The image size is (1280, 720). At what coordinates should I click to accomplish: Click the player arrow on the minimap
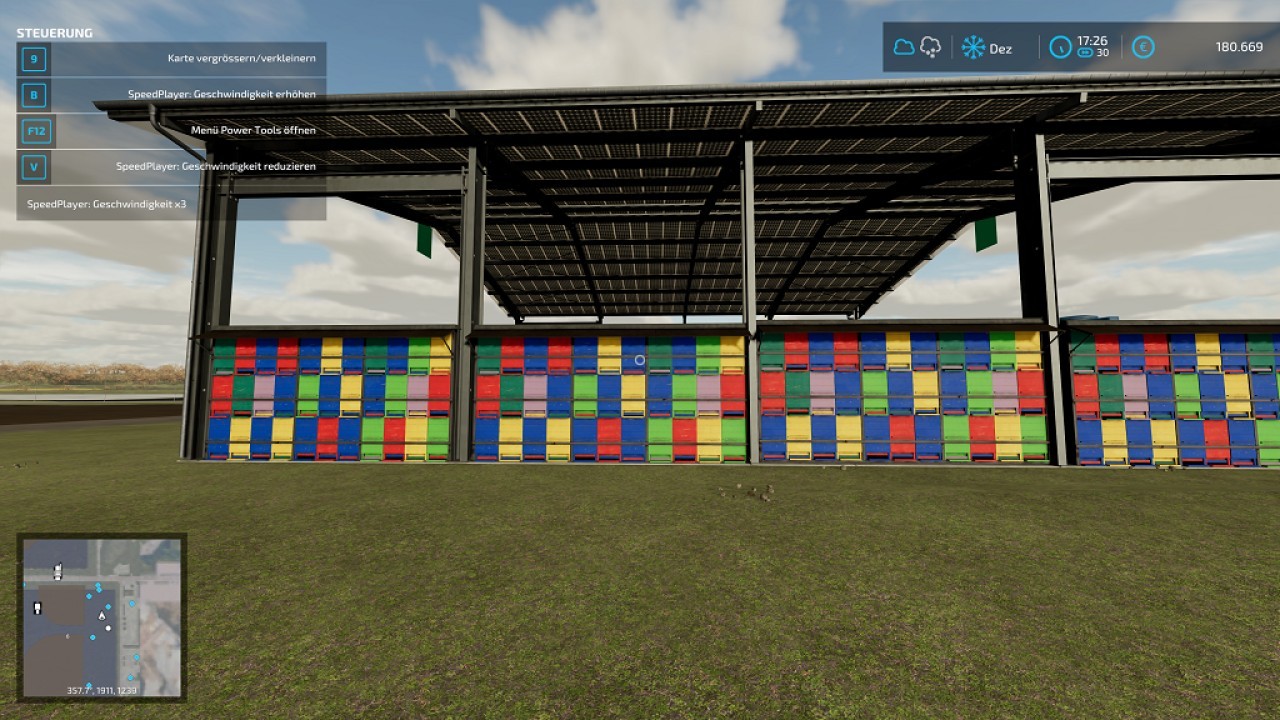102,615
